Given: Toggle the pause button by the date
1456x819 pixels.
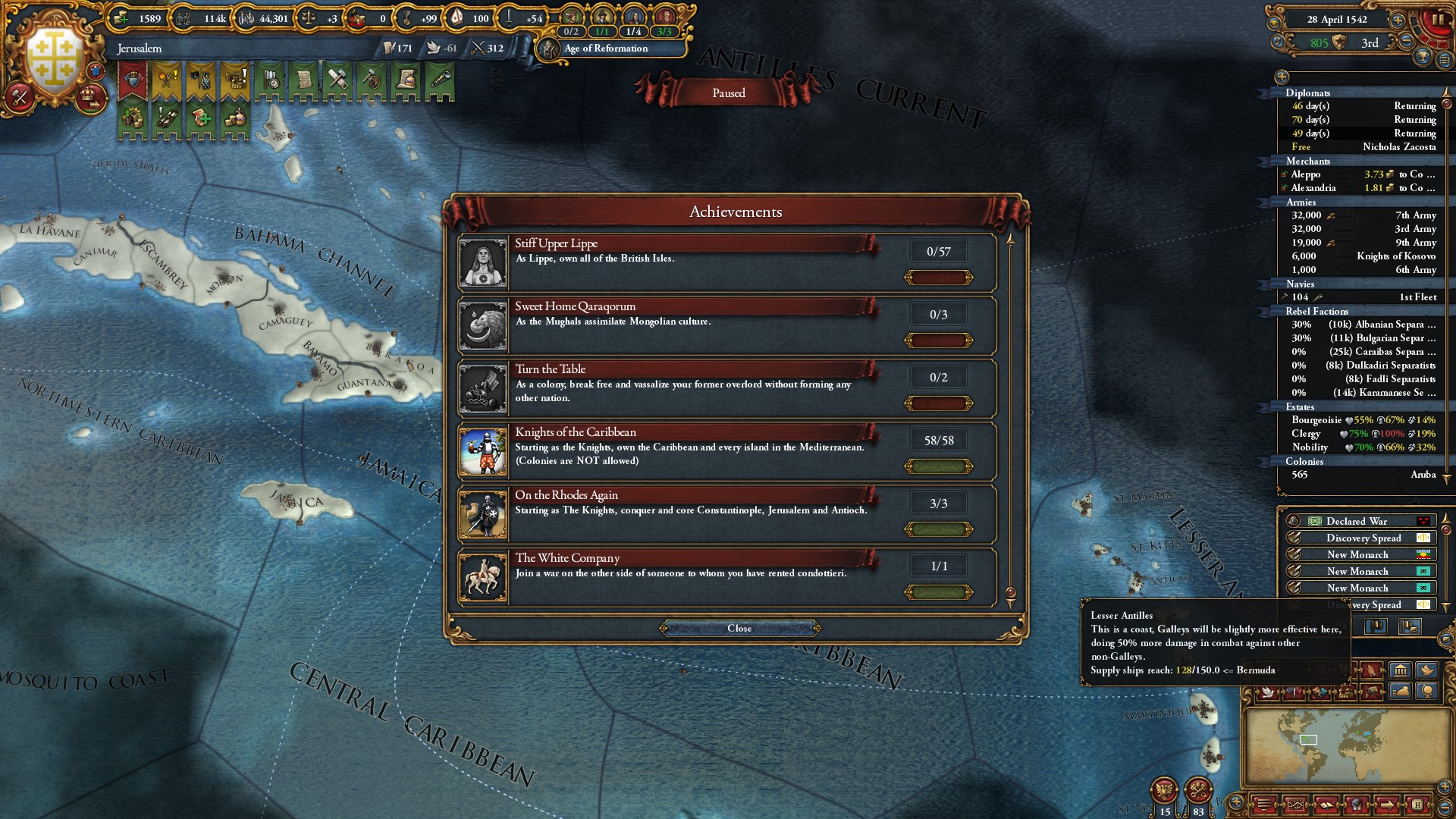Looking at the screenshot, I should [1437, 20].
